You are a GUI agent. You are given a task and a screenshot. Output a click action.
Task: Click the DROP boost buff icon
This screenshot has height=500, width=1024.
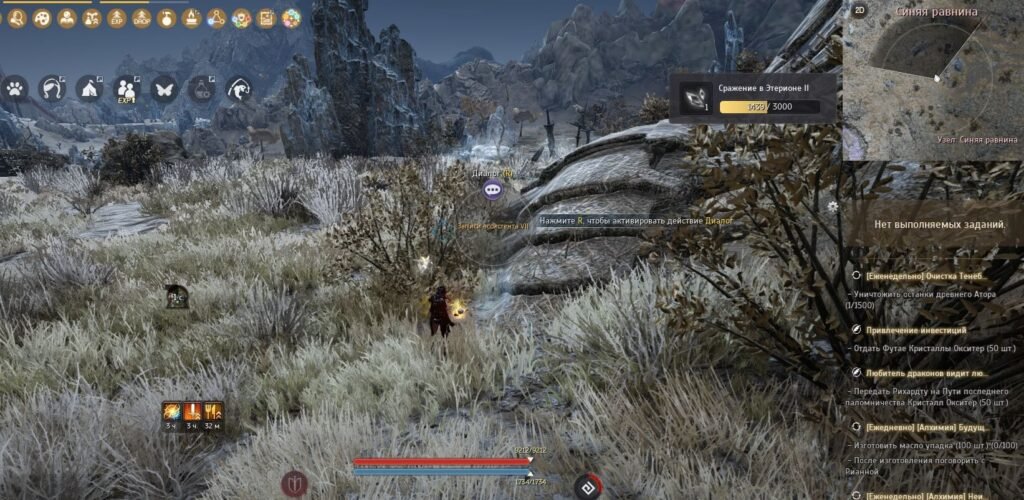[x=142, y=18]
